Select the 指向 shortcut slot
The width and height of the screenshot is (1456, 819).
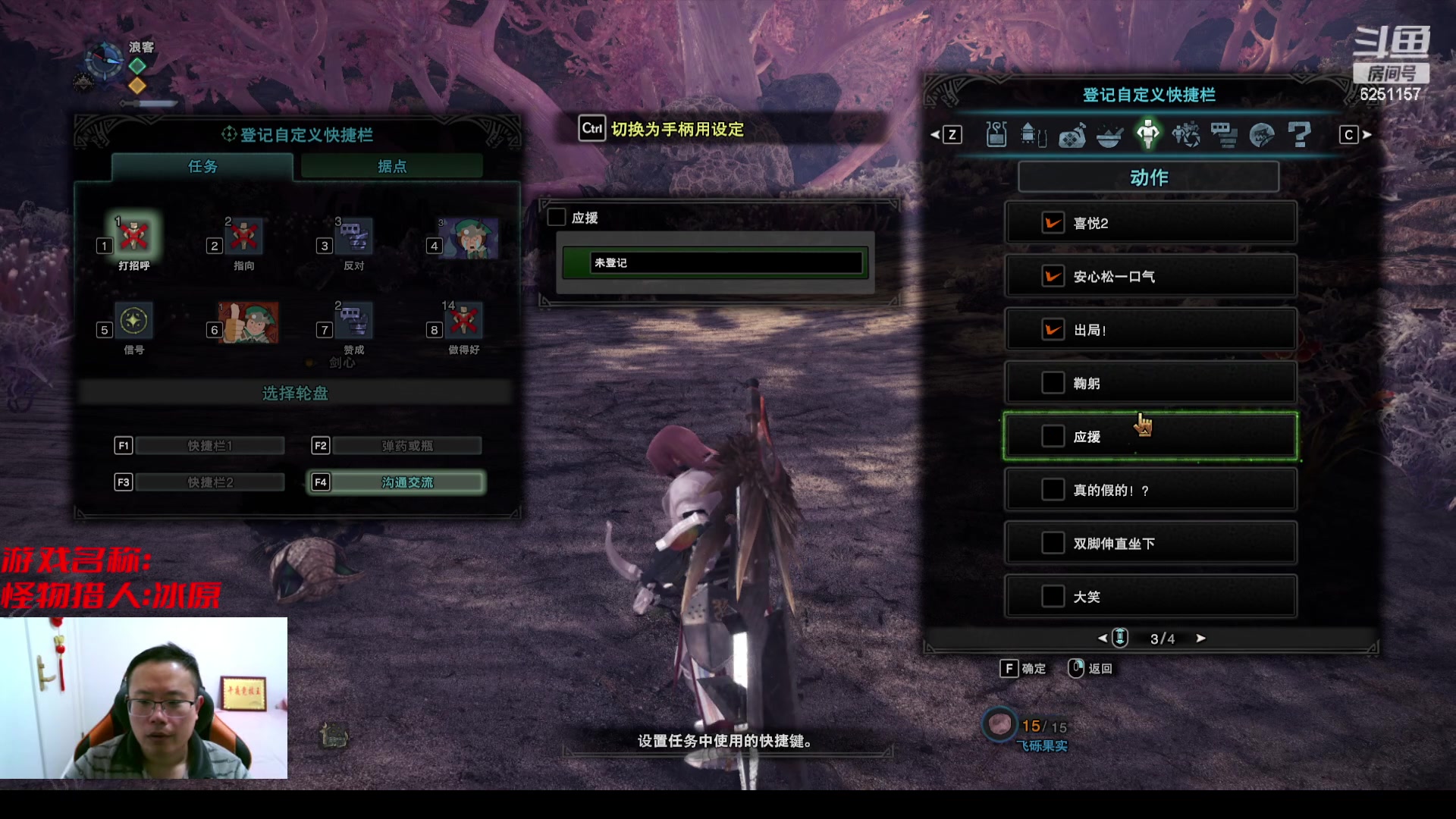tap(244, 237)
